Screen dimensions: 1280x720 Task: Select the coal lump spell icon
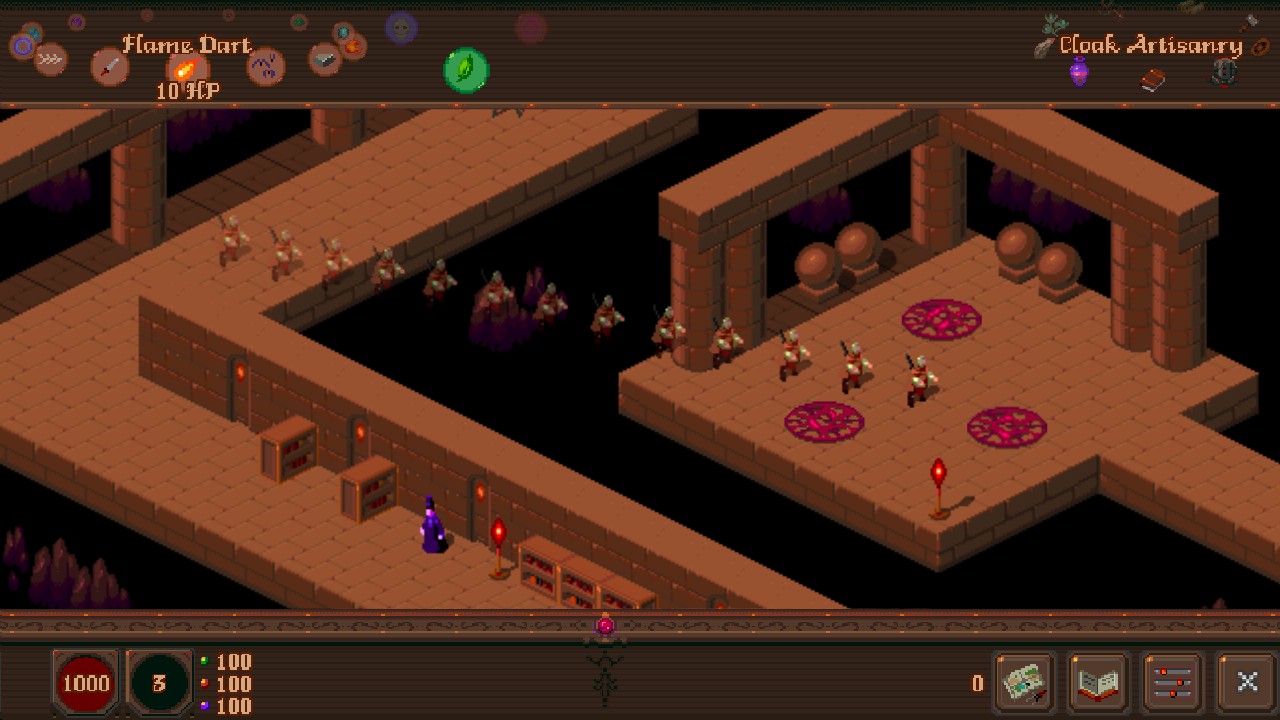324,58
